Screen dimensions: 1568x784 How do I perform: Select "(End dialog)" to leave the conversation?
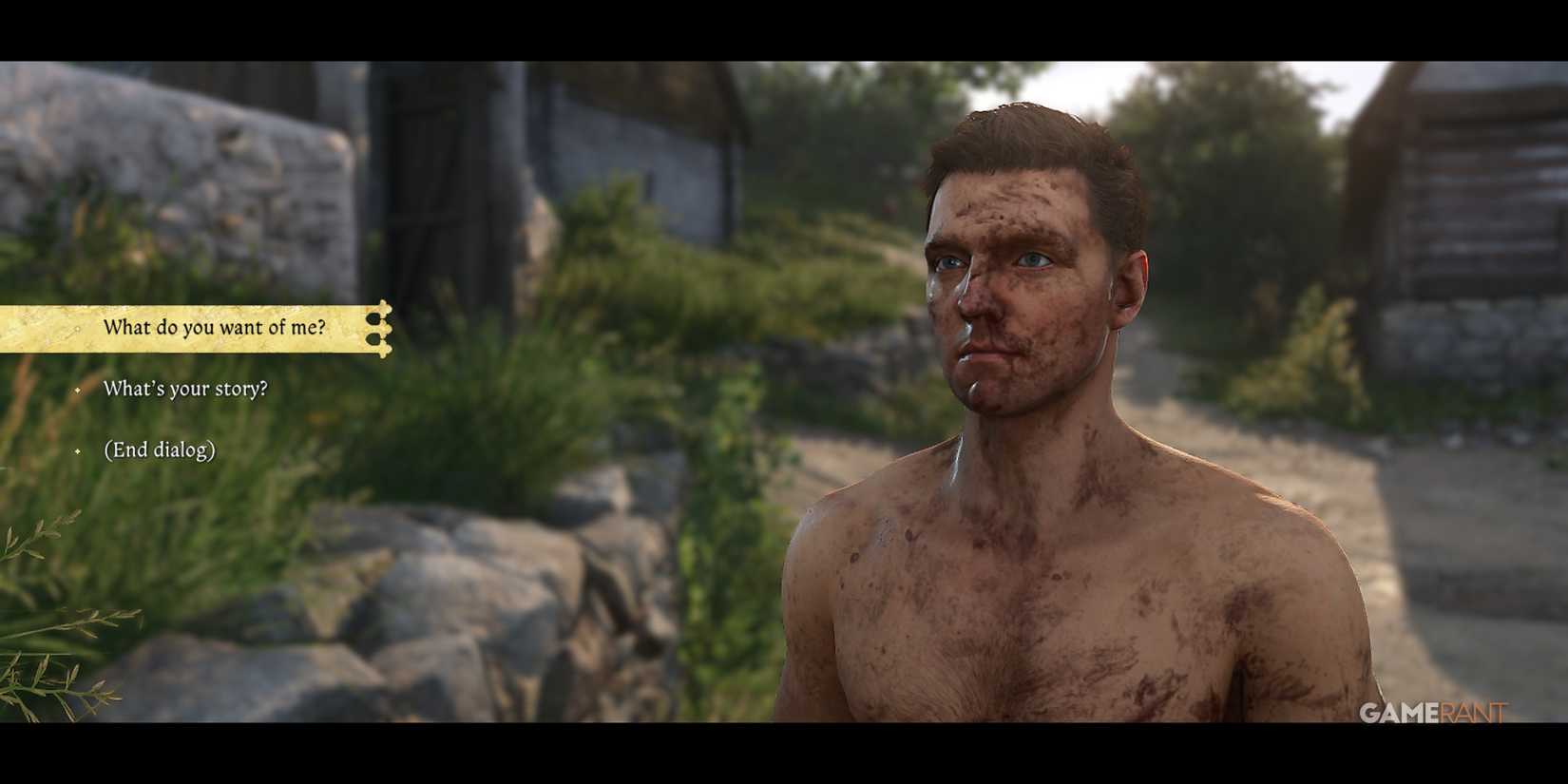[x=161, y=449]
